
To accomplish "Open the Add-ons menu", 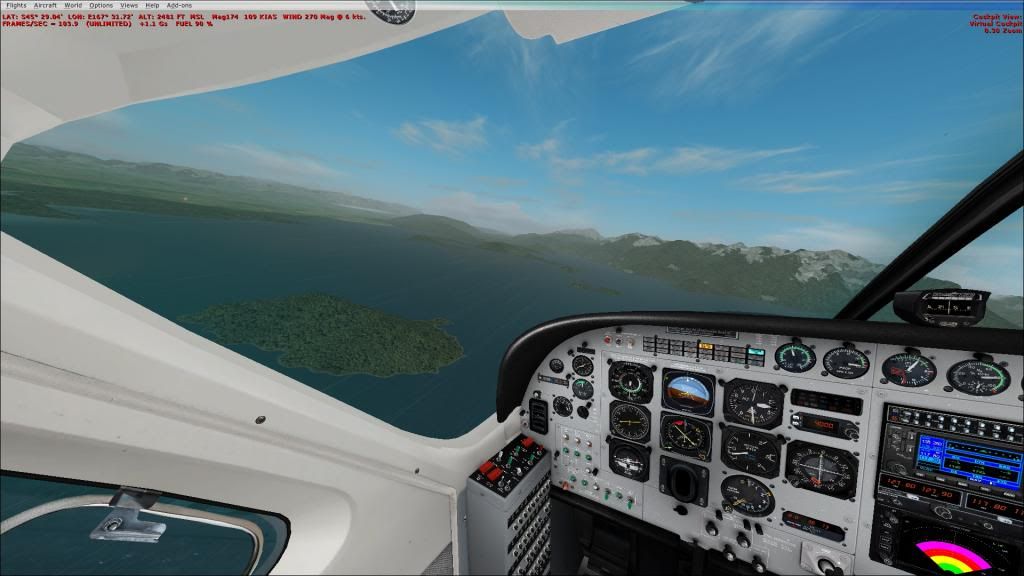I will tap(178, 5).
